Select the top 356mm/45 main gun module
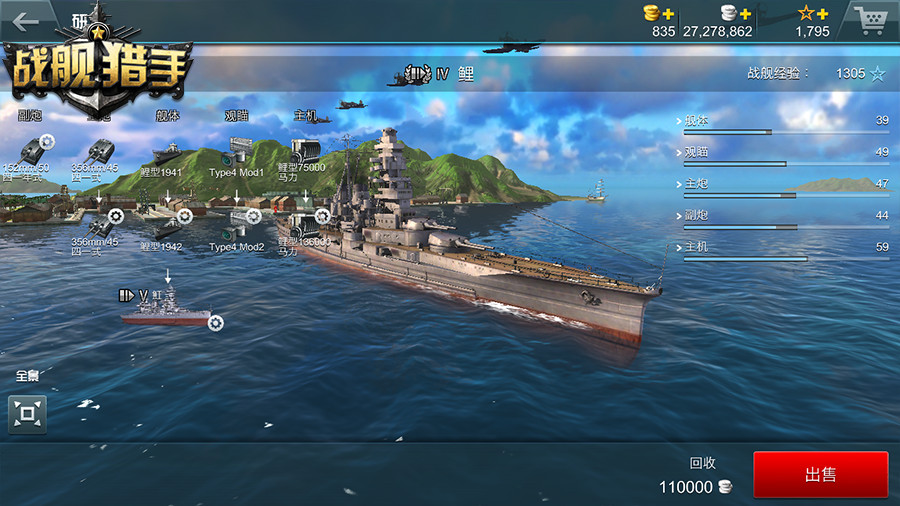Image resolution: width=900 pixels, height=506 pixels. coord(98,151)
